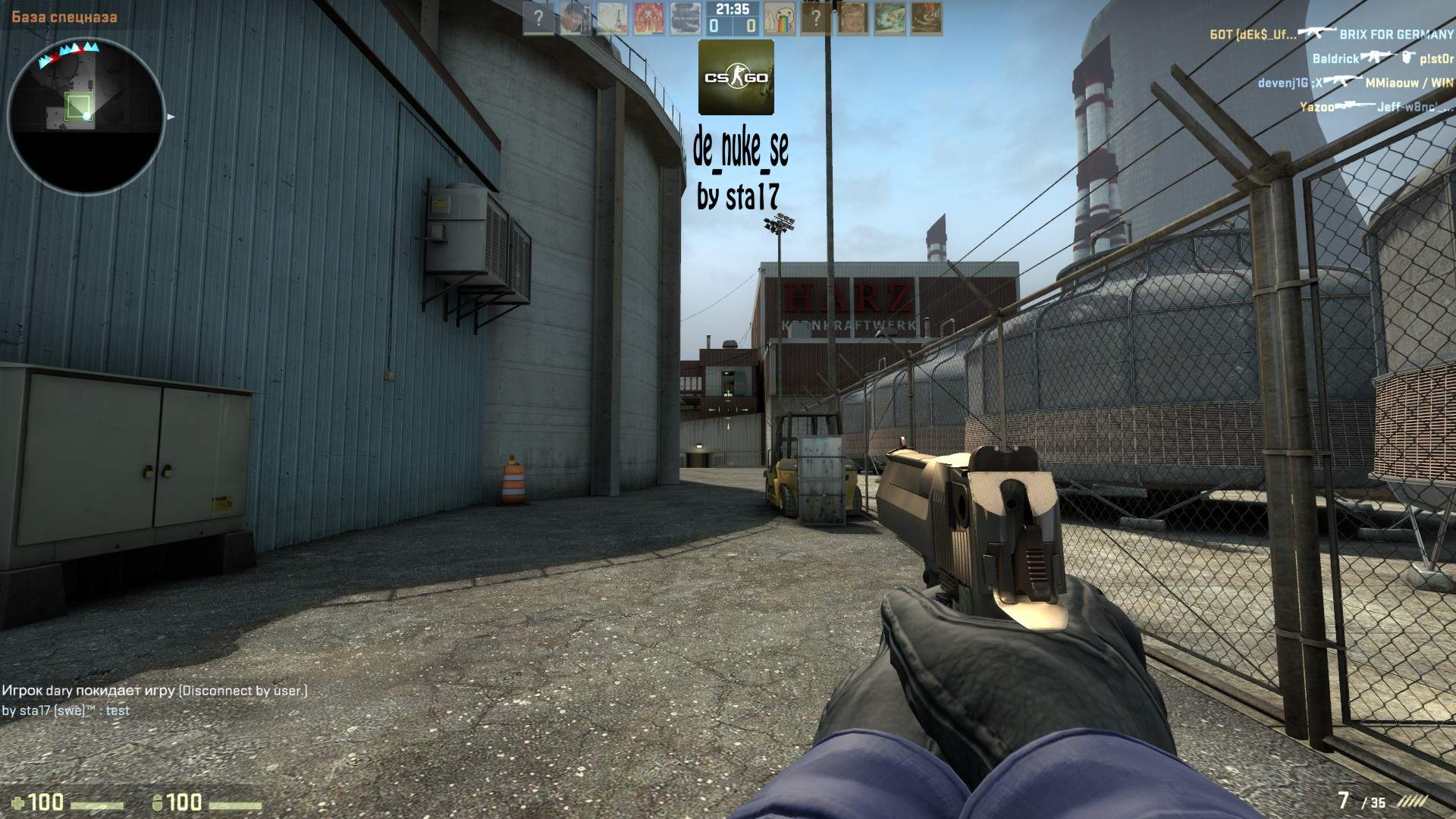1456x819 pixels.
Task: Pick the dark-haired man player avatar
Action: pos(575,18)
